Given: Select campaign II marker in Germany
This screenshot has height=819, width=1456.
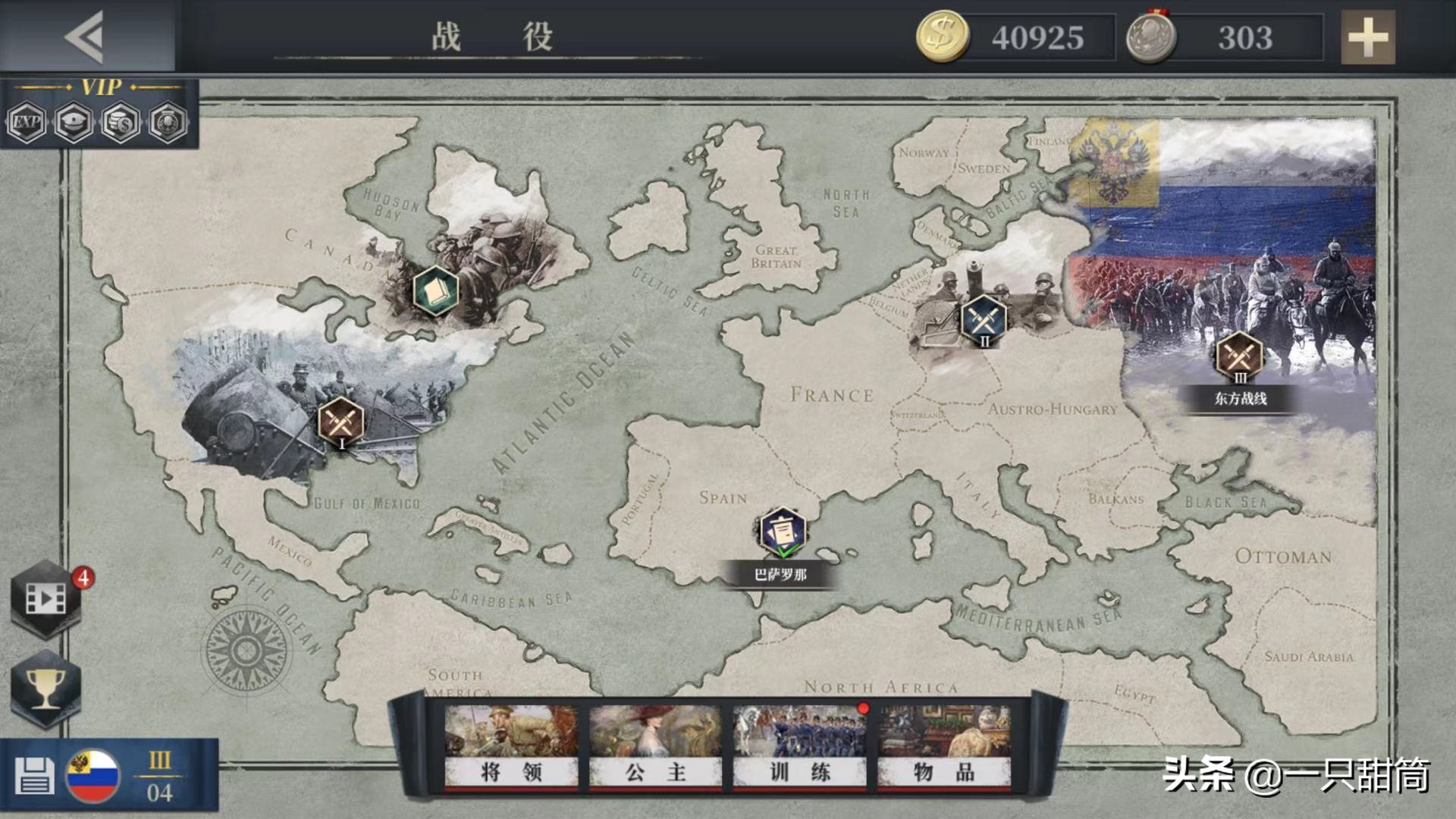Looking at the screenshot, I should pos(984,319).
